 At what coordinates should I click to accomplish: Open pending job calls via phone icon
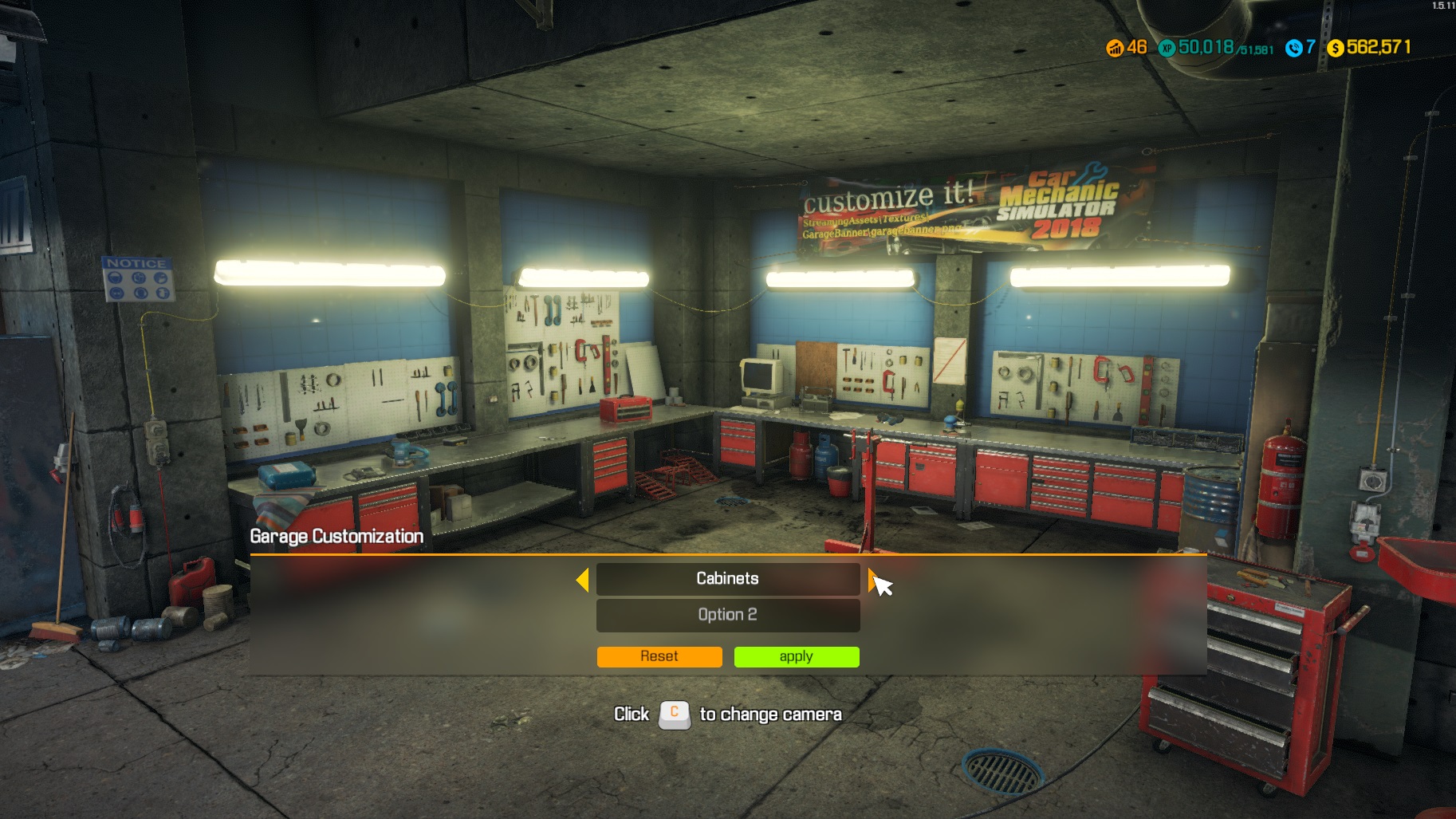(1296, 48)
